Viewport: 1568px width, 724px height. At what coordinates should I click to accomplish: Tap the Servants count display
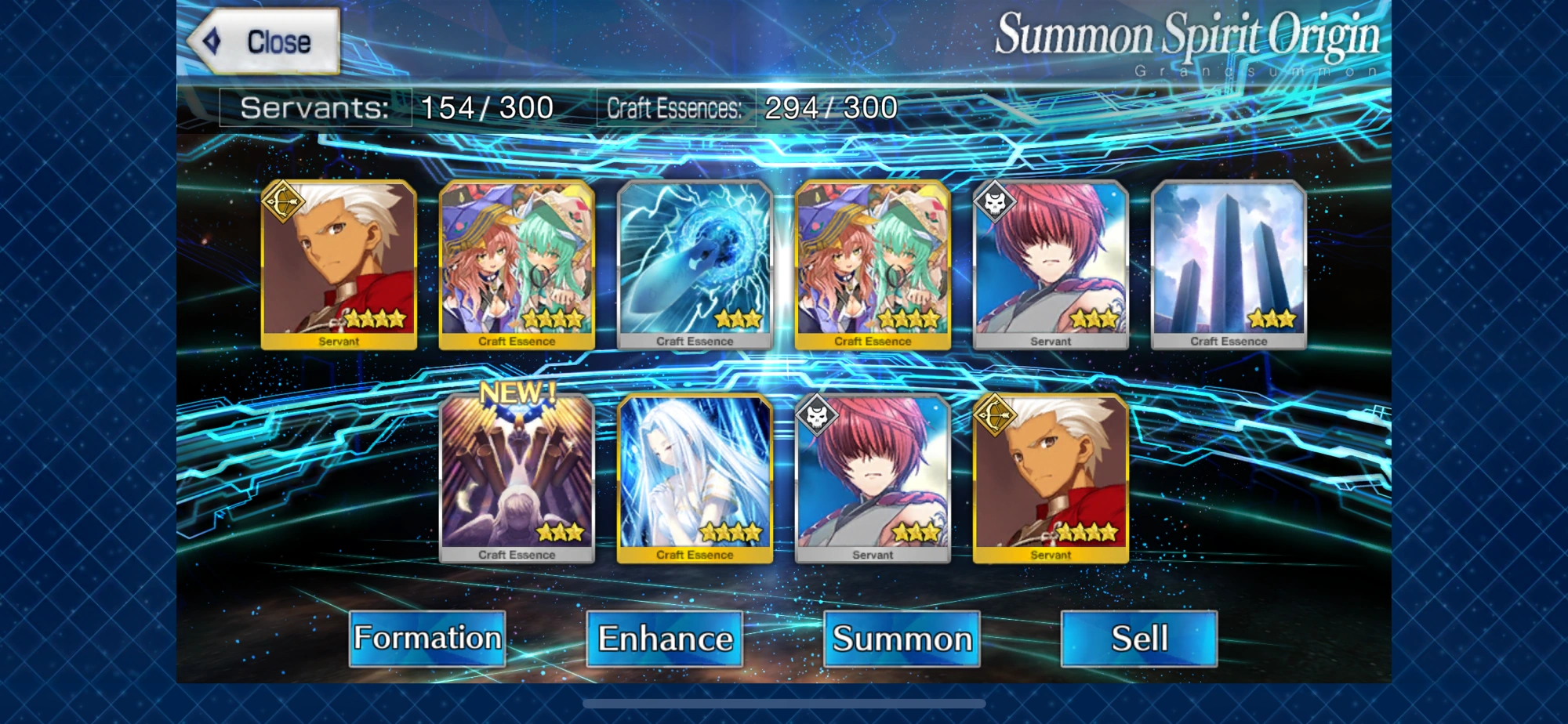394,107
